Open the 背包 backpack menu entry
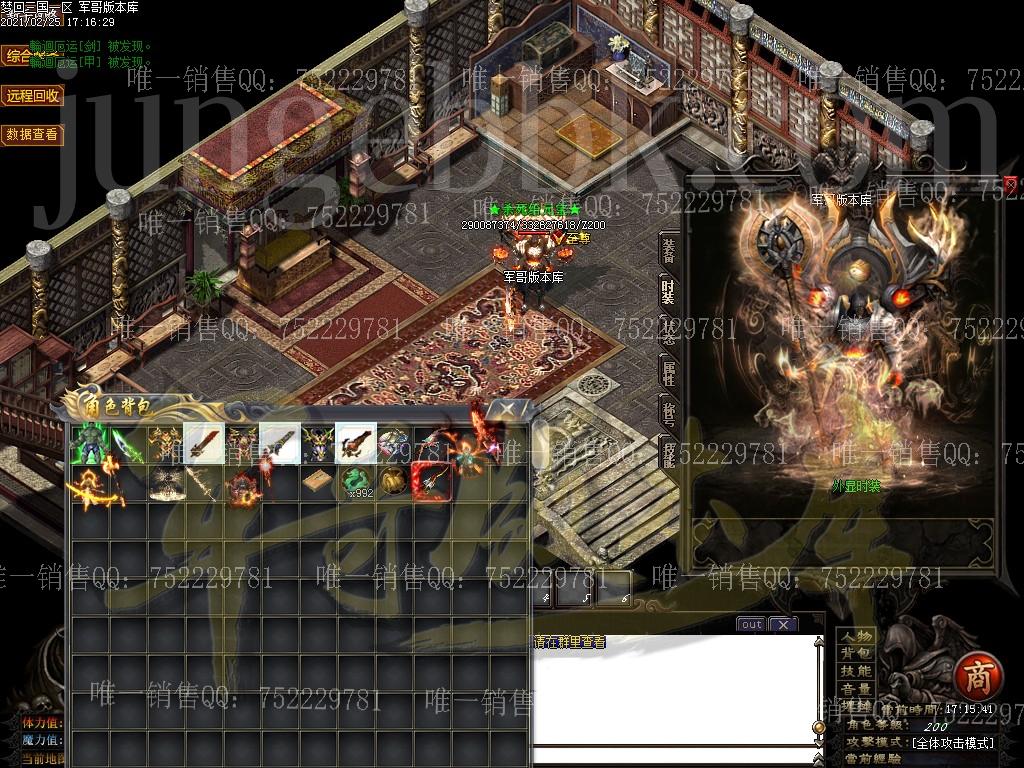The width and height of the screenshot is (1024, 768). pyautogui.click(x=856, y=653)
